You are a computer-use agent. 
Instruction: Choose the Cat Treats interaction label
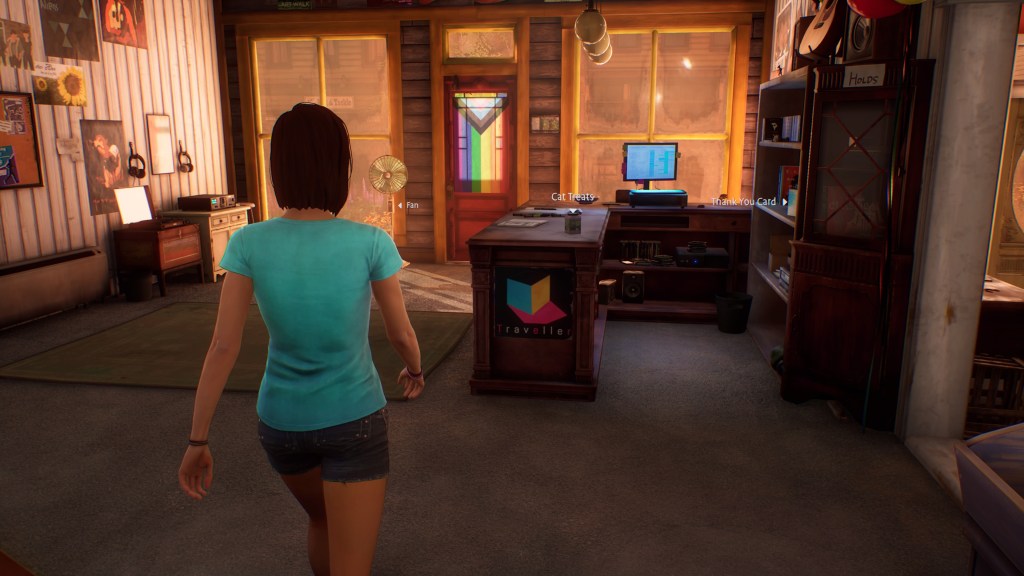(x=572, y=197)
